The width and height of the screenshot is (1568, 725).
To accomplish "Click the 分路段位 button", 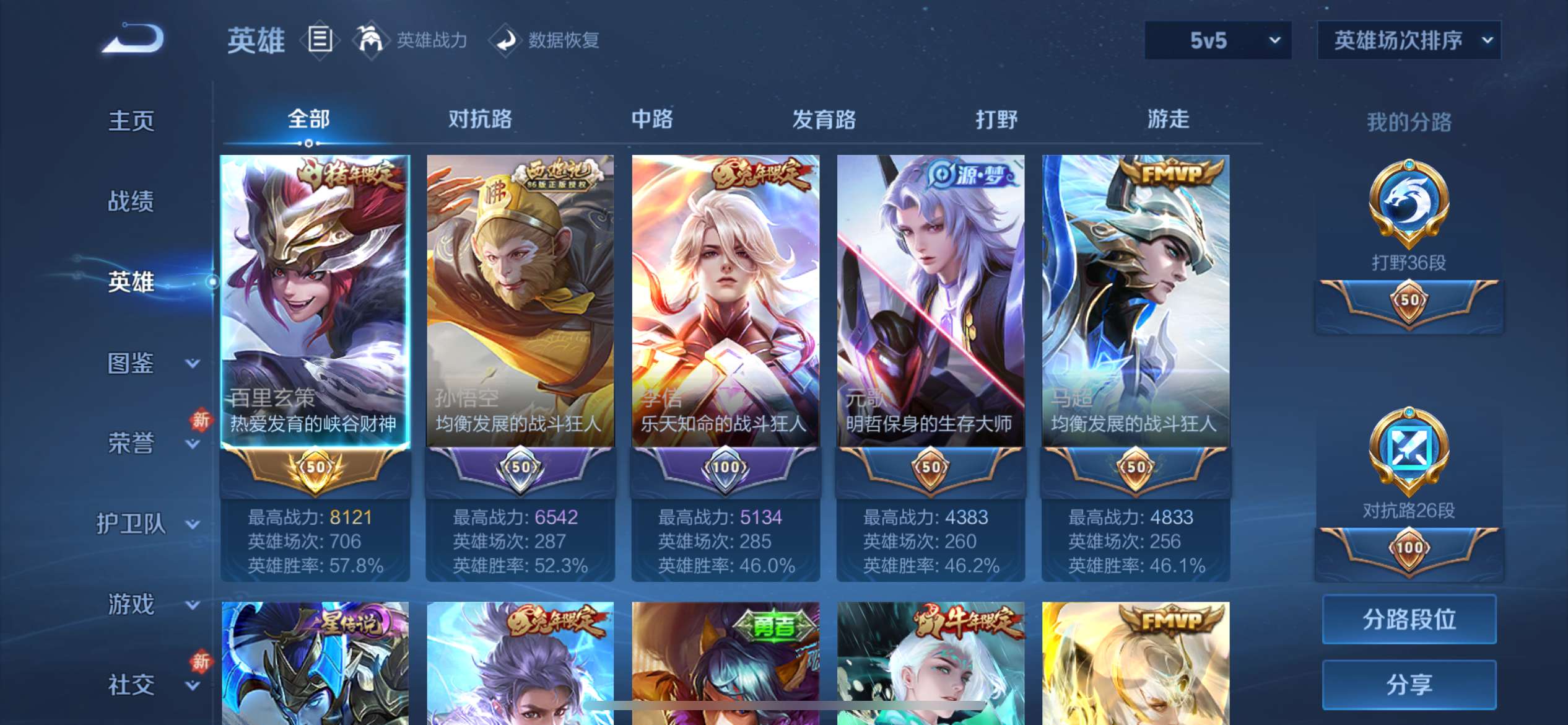I will pos(1409,618).
